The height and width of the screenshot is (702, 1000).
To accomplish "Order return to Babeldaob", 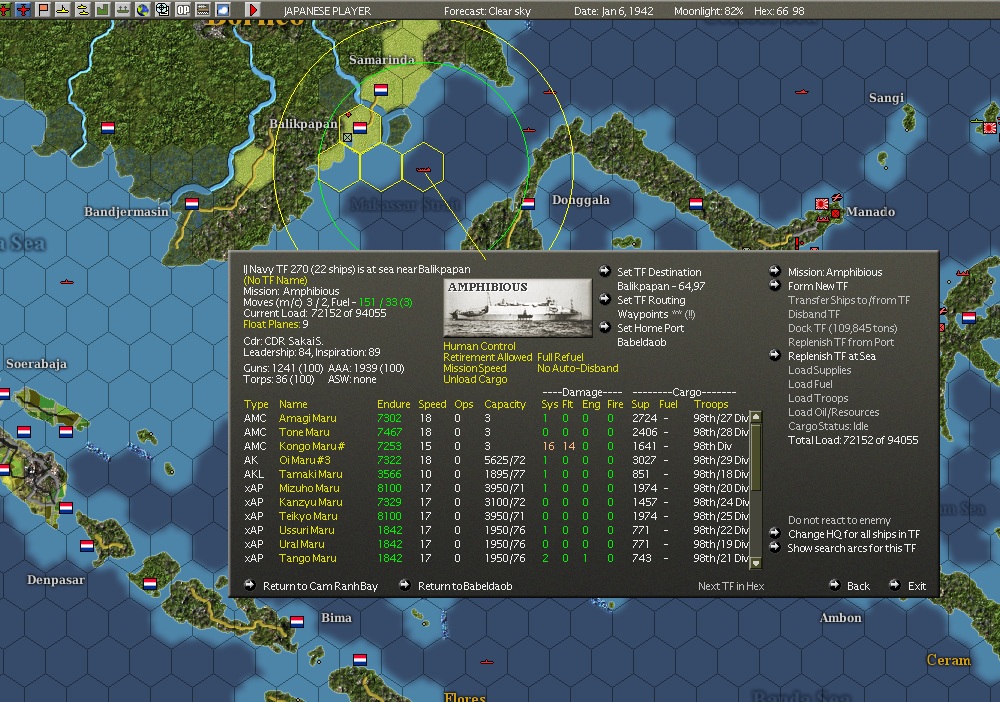I will pos(464,586).
